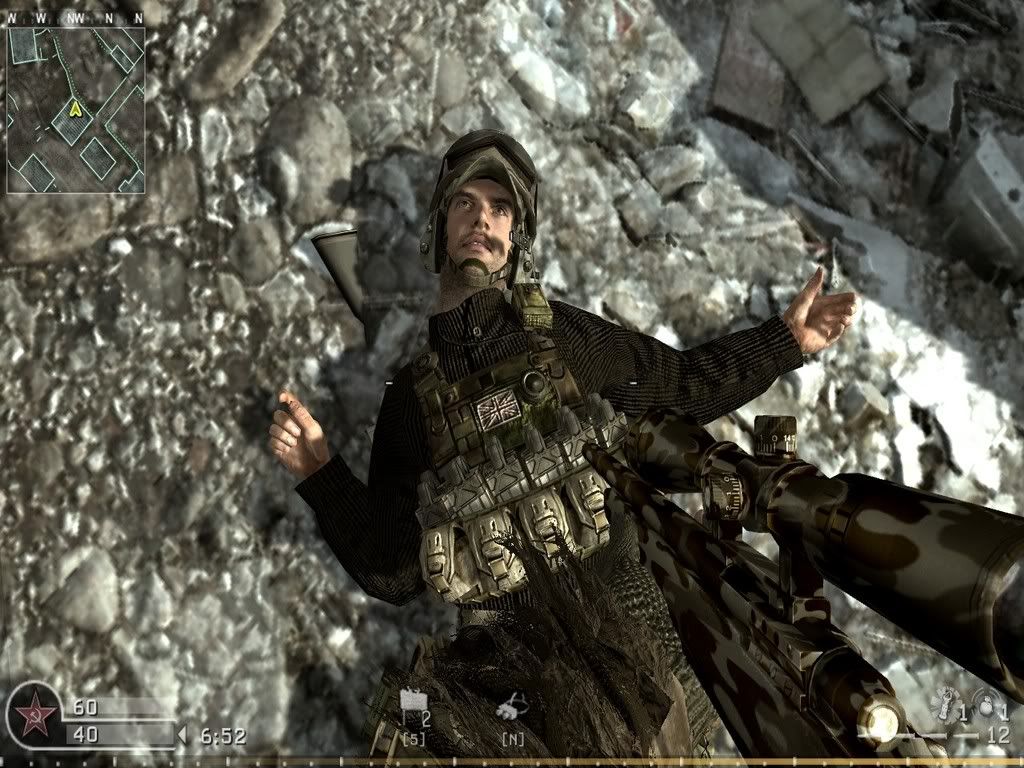This screenshot has height=768, width=1024.
Task: Select the claymore equipment icon
Action: point(412,707)
